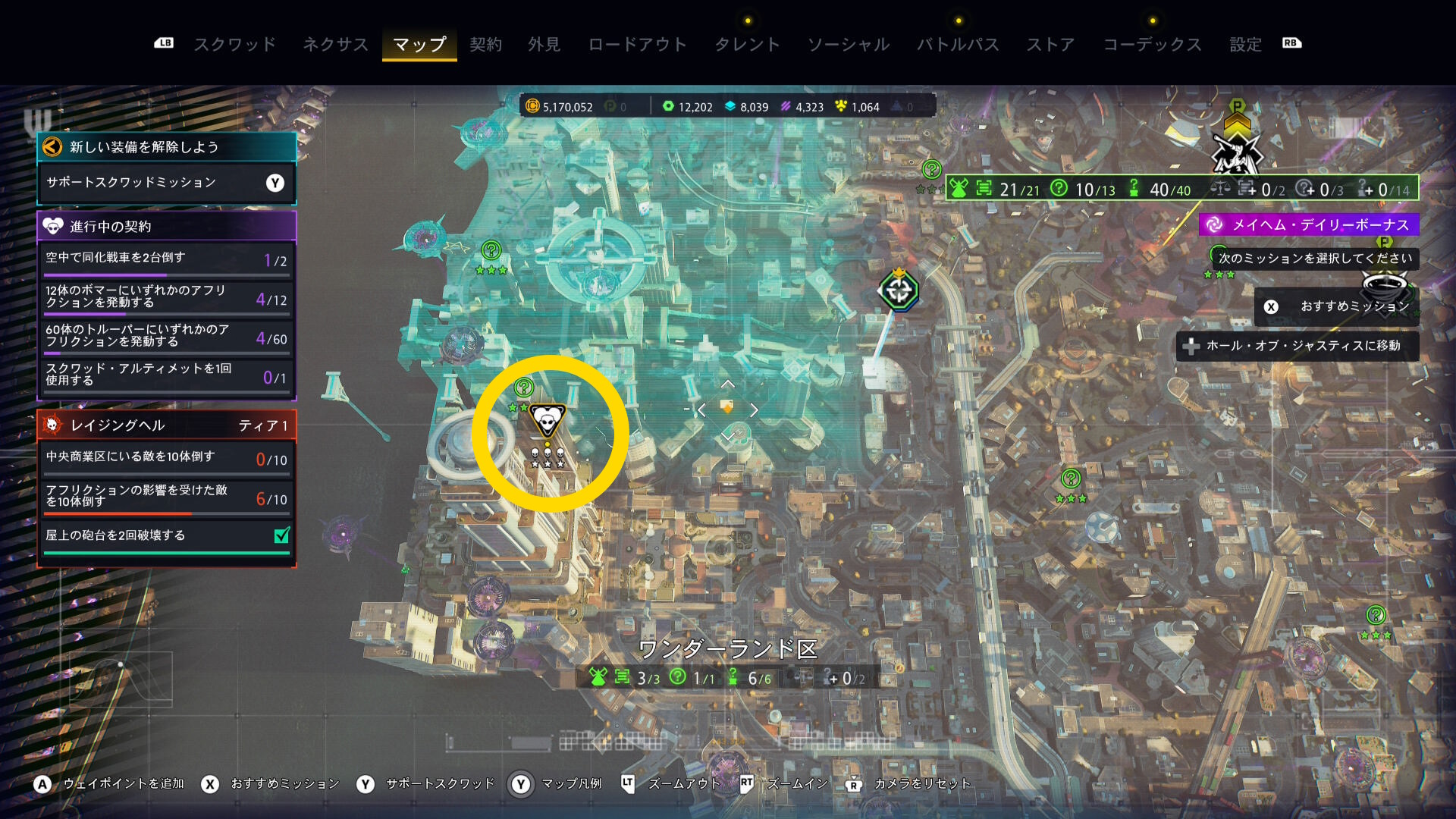Image resolution: width=1456 pixels, height=819 pixels.
Task: Select the マップ tab
Action: (x=419, y=45)
